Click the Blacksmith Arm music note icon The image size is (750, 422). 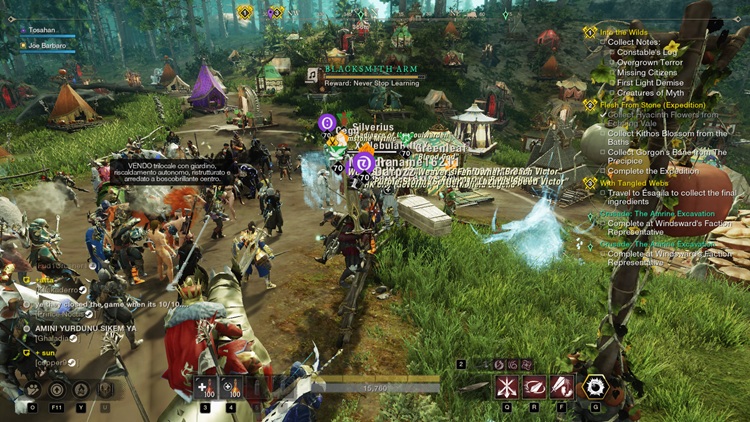click(313, 75)
